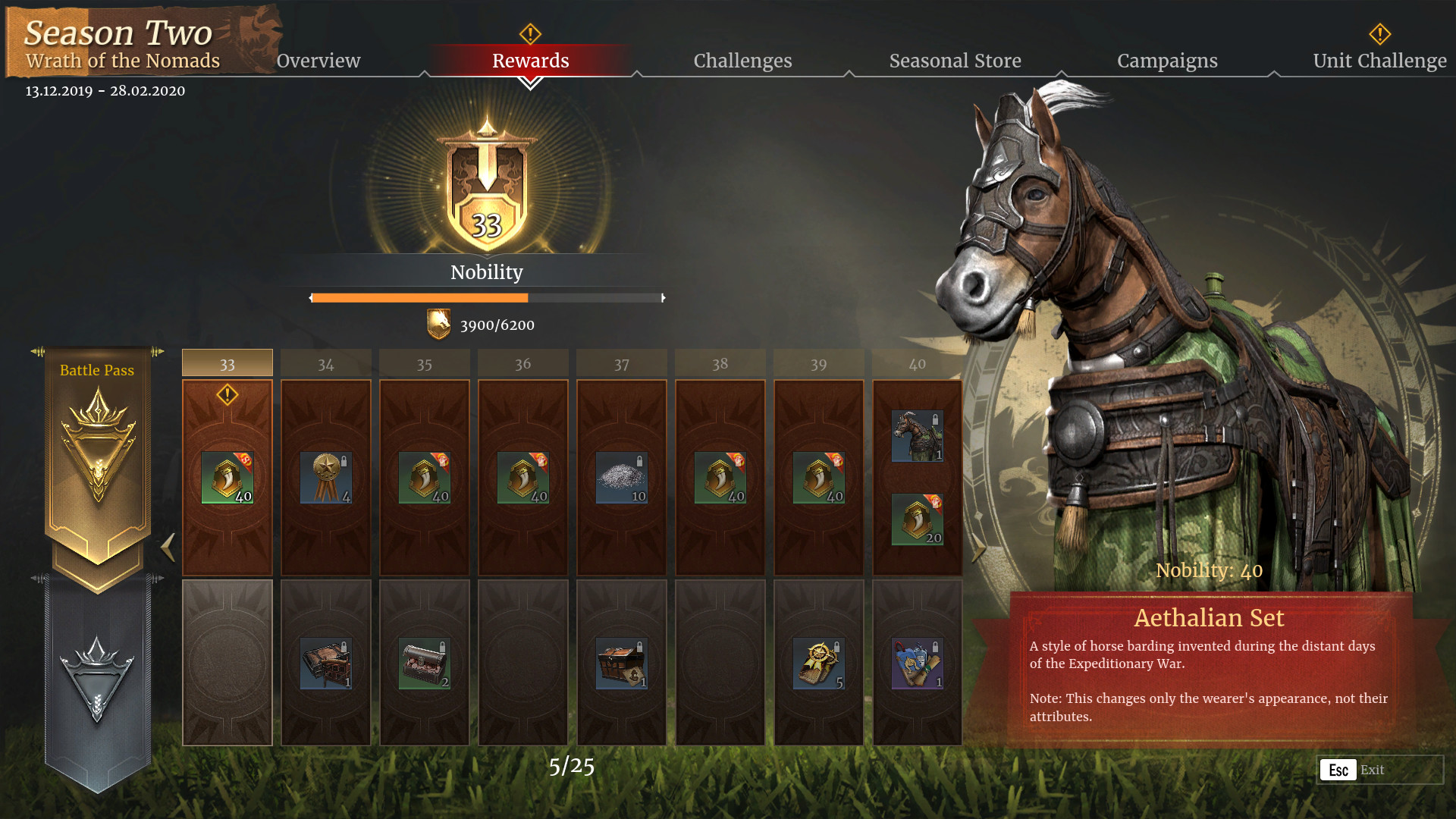Viewport: 1456px width, 819px height.
Task: Click the Aethalian Set horse barding icon at tier 40
Action: 917,435
